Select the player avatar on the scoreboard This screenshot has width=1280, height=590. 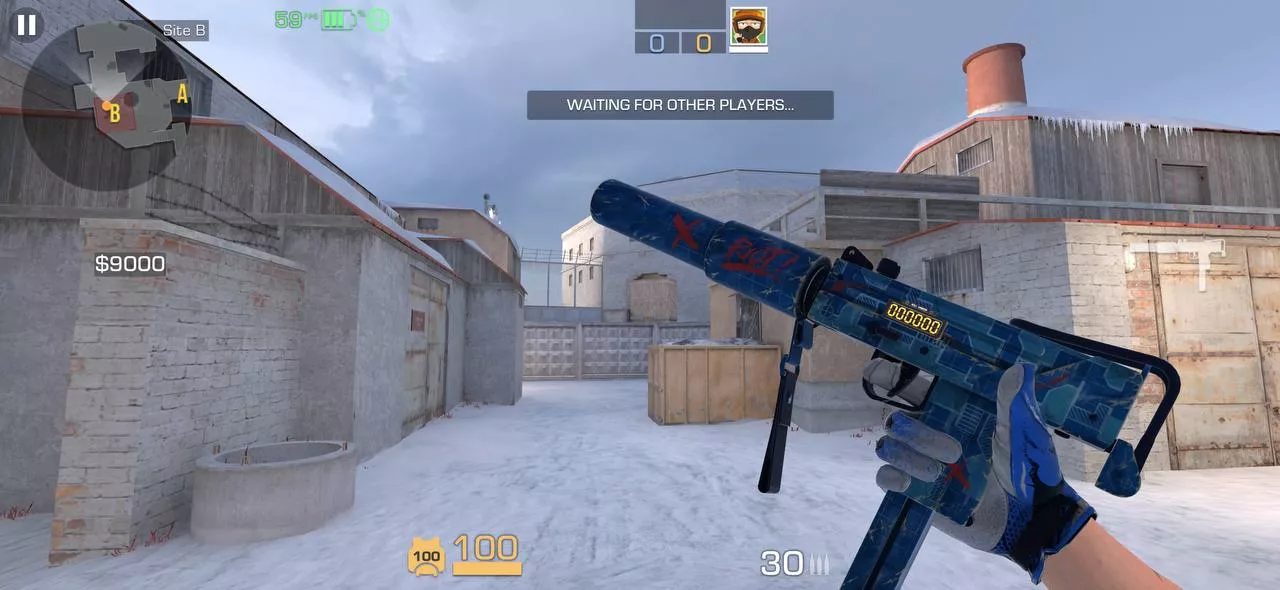tap(748, 26)
